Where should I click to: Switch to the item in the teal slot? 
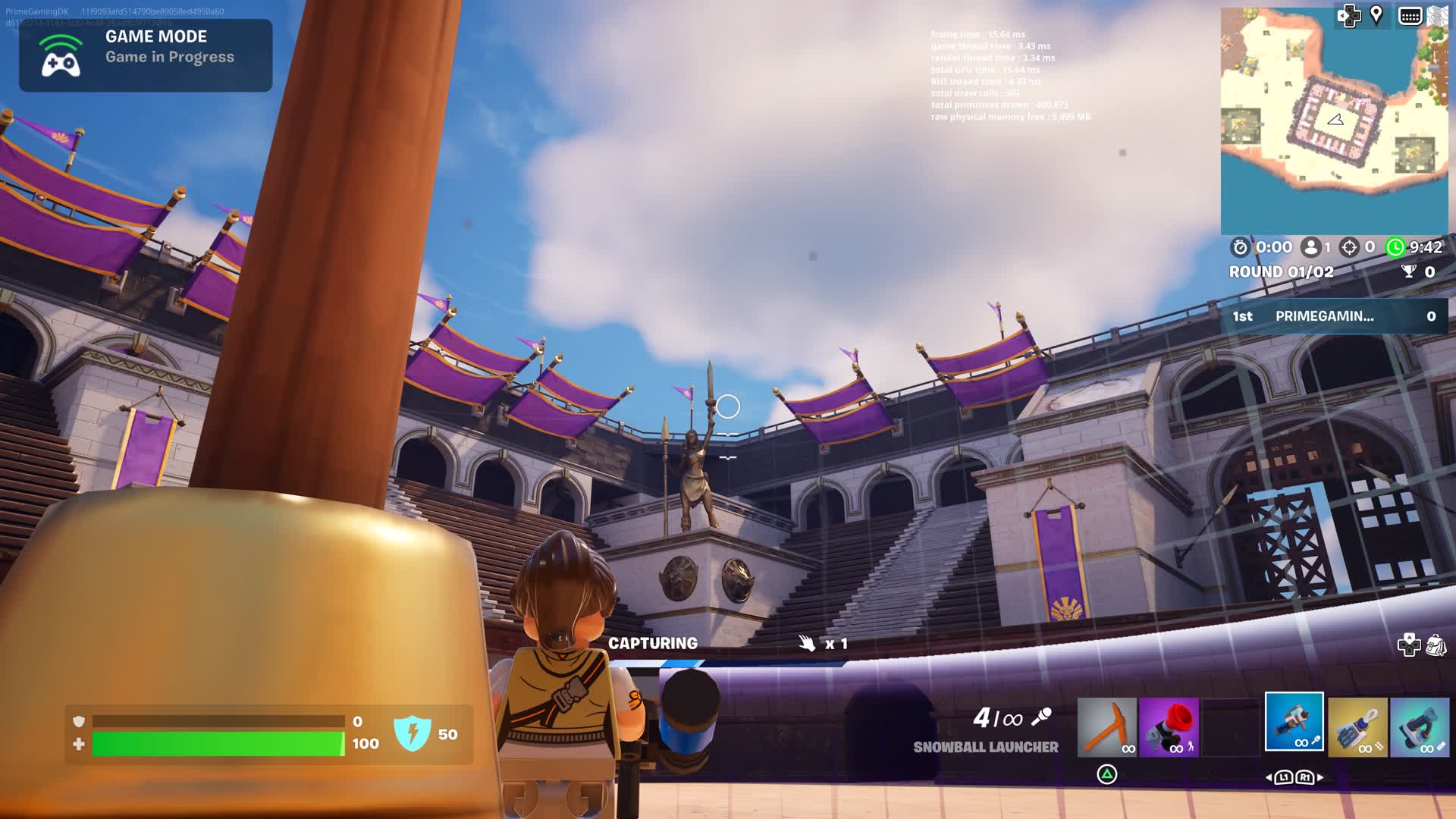pos(1420,727)
